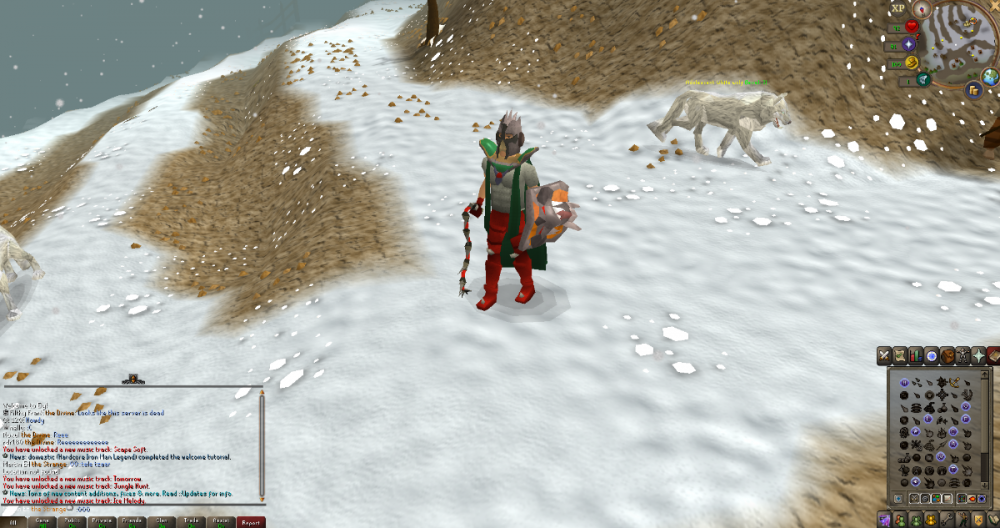Switch to the Combat crossed-swords tab
Image resolution: width=1000 pixels, height=528 pixels.
coord(884,355)
